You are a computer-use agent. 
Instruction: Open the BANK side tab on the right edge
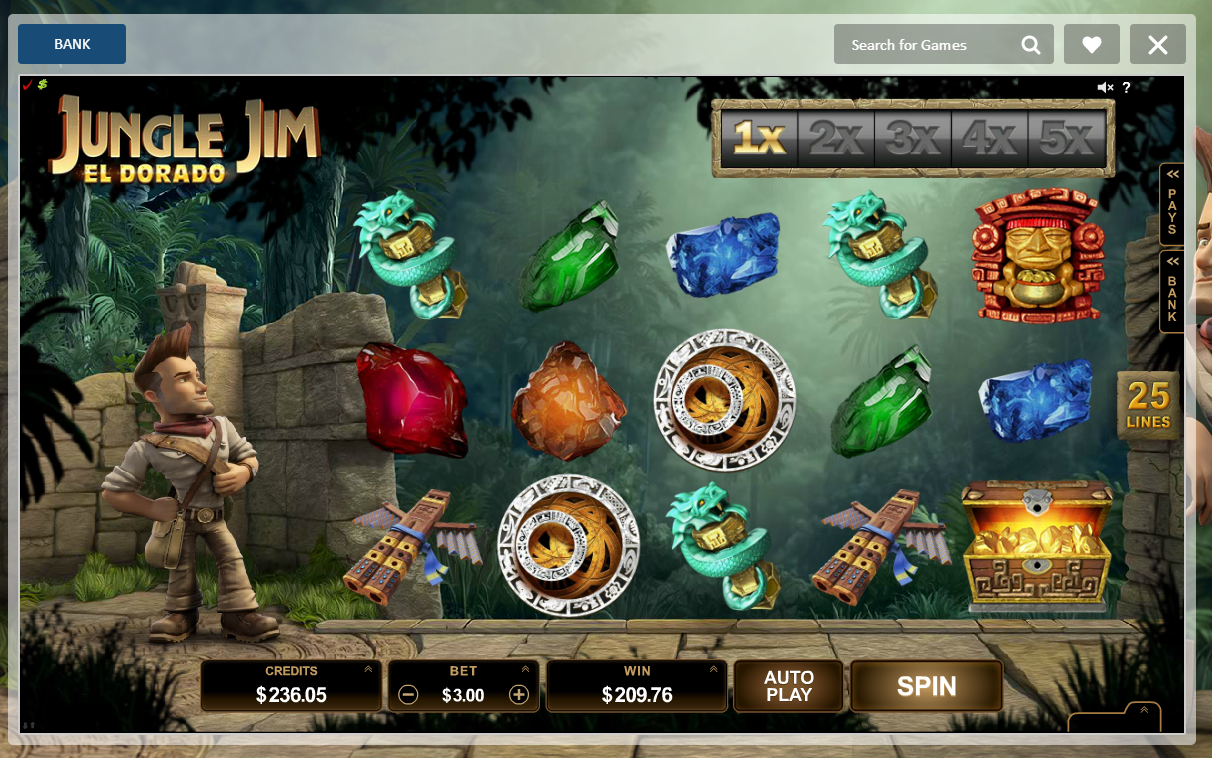tap(1172, 291)
